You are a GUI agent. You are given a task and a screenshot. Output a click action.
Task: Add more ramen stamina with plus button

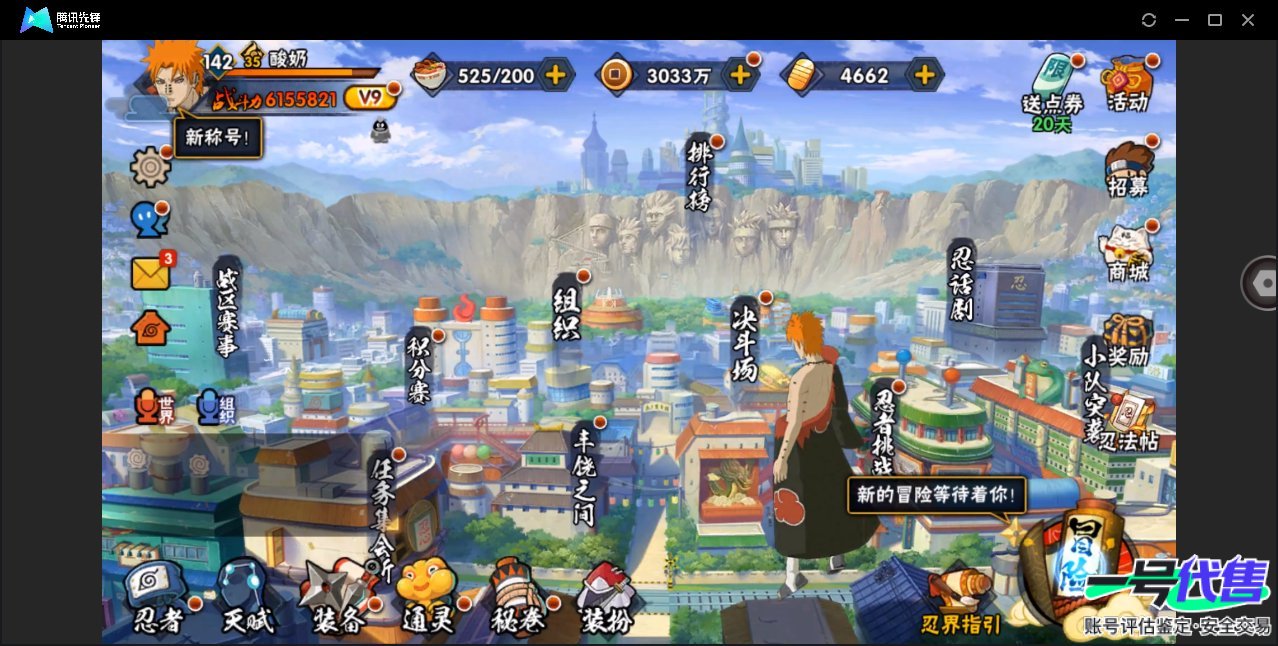coord(555,74)
